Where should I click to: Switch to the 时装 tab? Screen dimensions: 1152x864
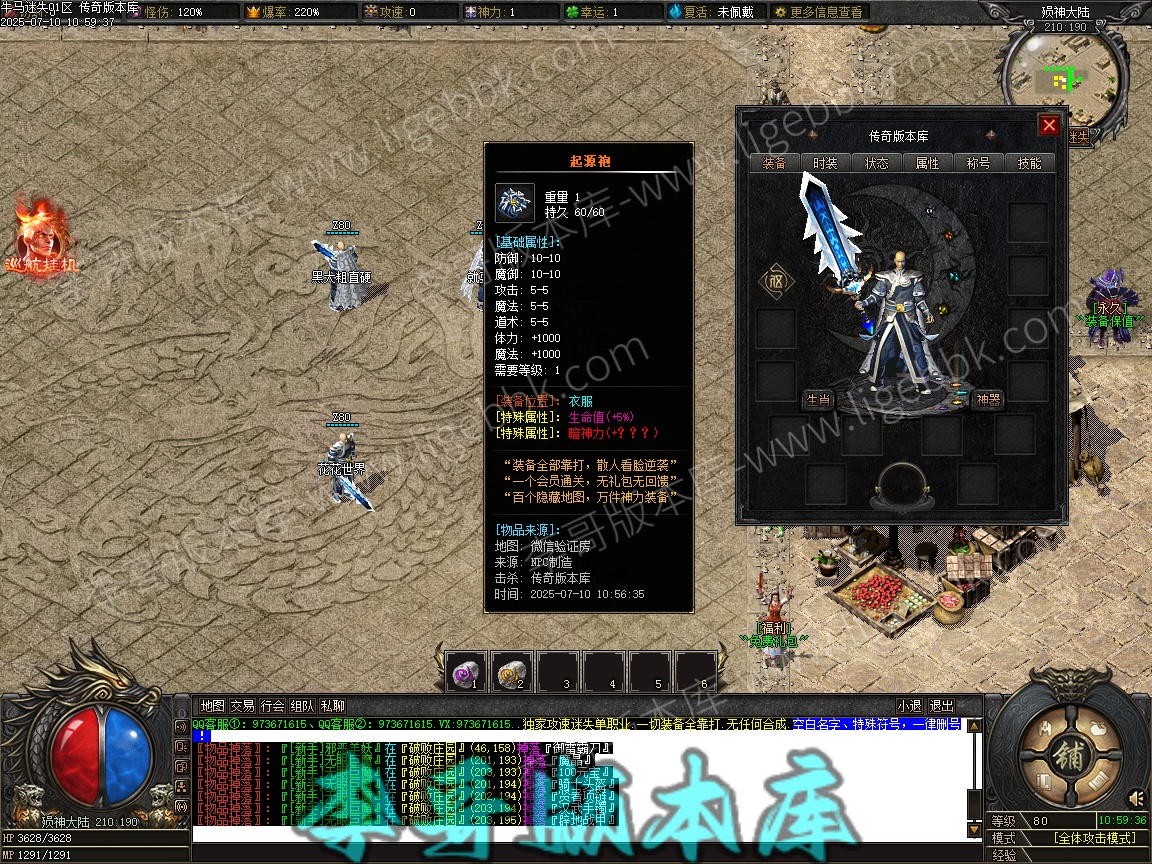(825, 163)
